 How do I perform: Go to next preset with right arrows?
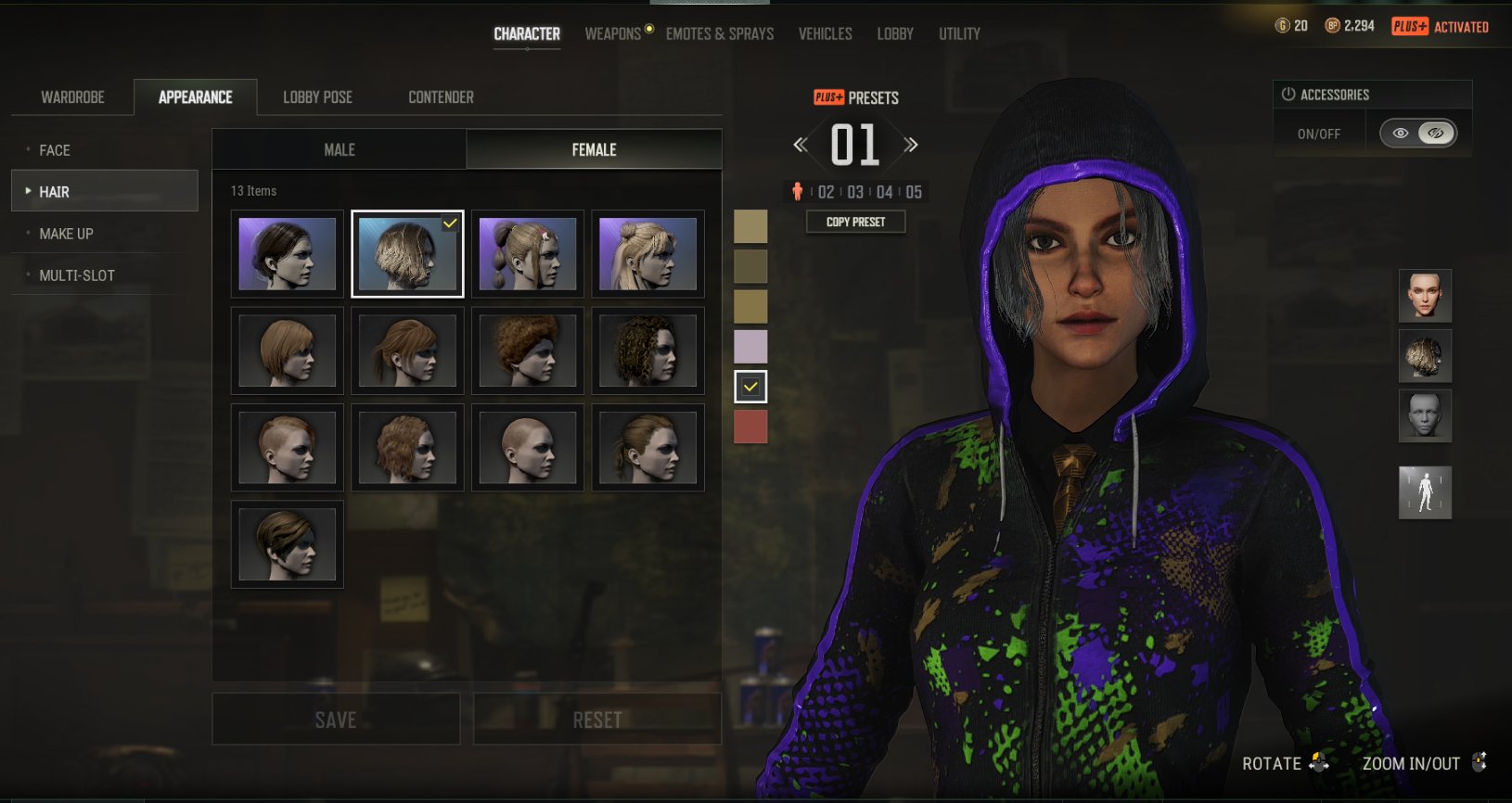tap(911, 145)
